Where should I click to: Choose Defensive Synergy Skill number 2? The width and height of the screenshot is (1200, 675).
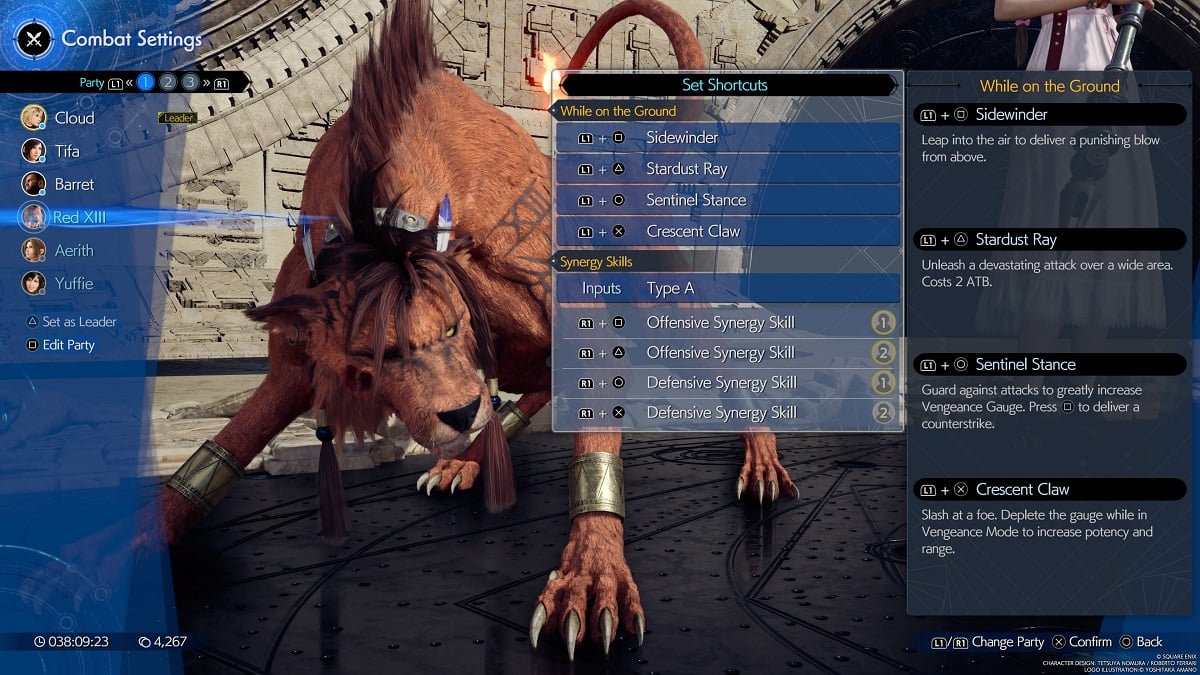728,413
